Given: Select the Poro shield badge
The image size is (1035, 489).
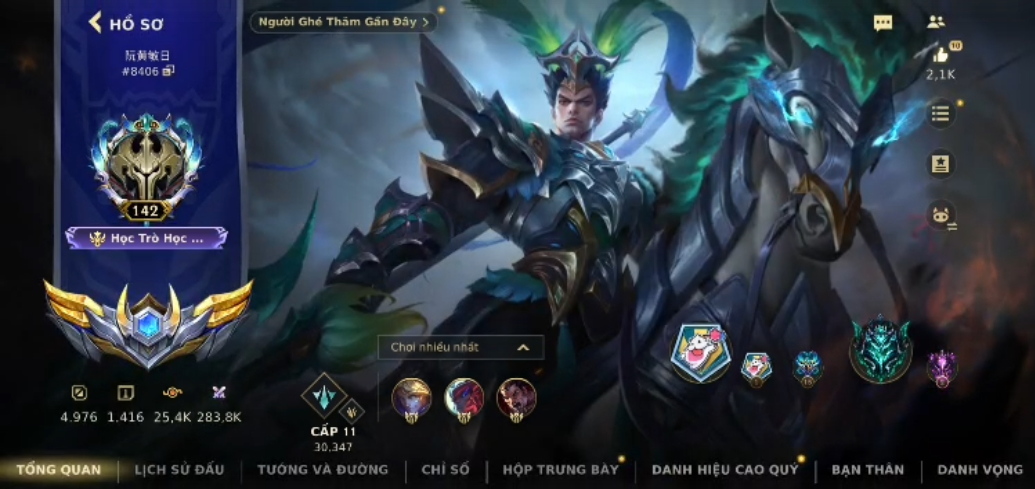Looking at the screenshot, I should pyautogui.click(x=700, y=353).
